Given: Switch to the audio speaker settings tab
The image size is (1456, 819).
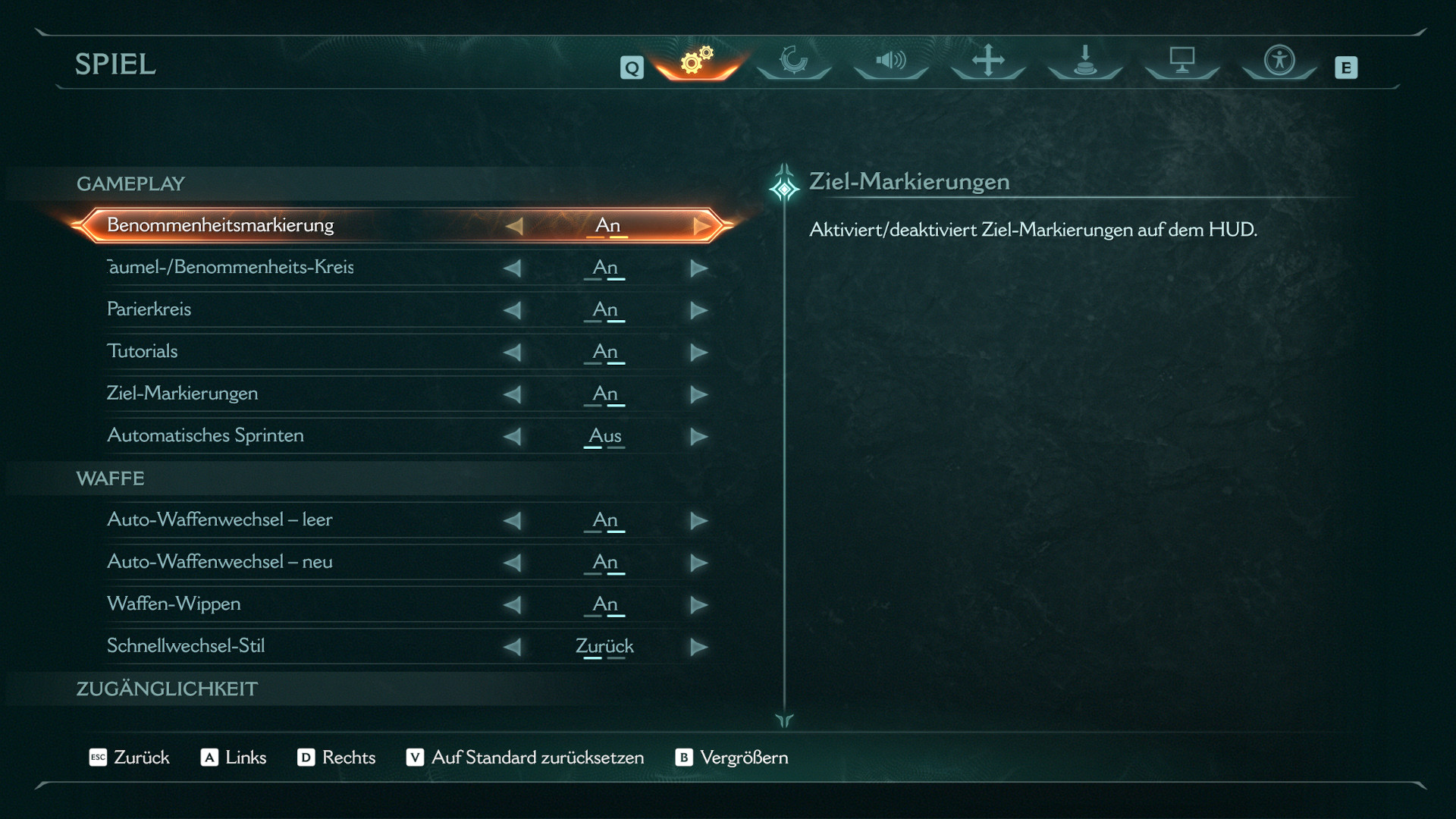Looking at the screenshot, I should point(891,61).
